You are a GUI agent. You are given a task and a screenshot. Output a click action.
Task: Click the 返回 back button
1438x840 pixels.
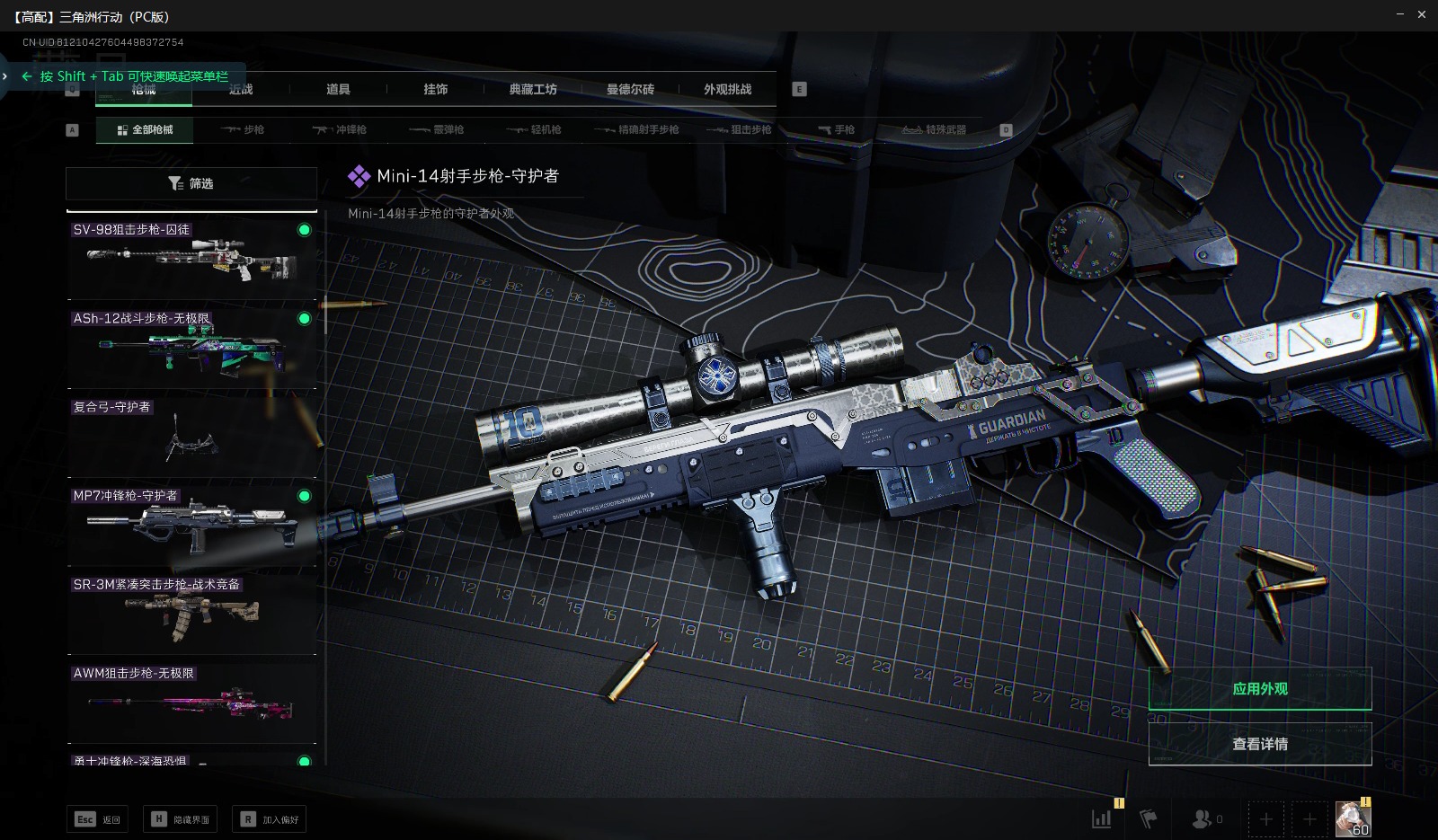[97, 819]
